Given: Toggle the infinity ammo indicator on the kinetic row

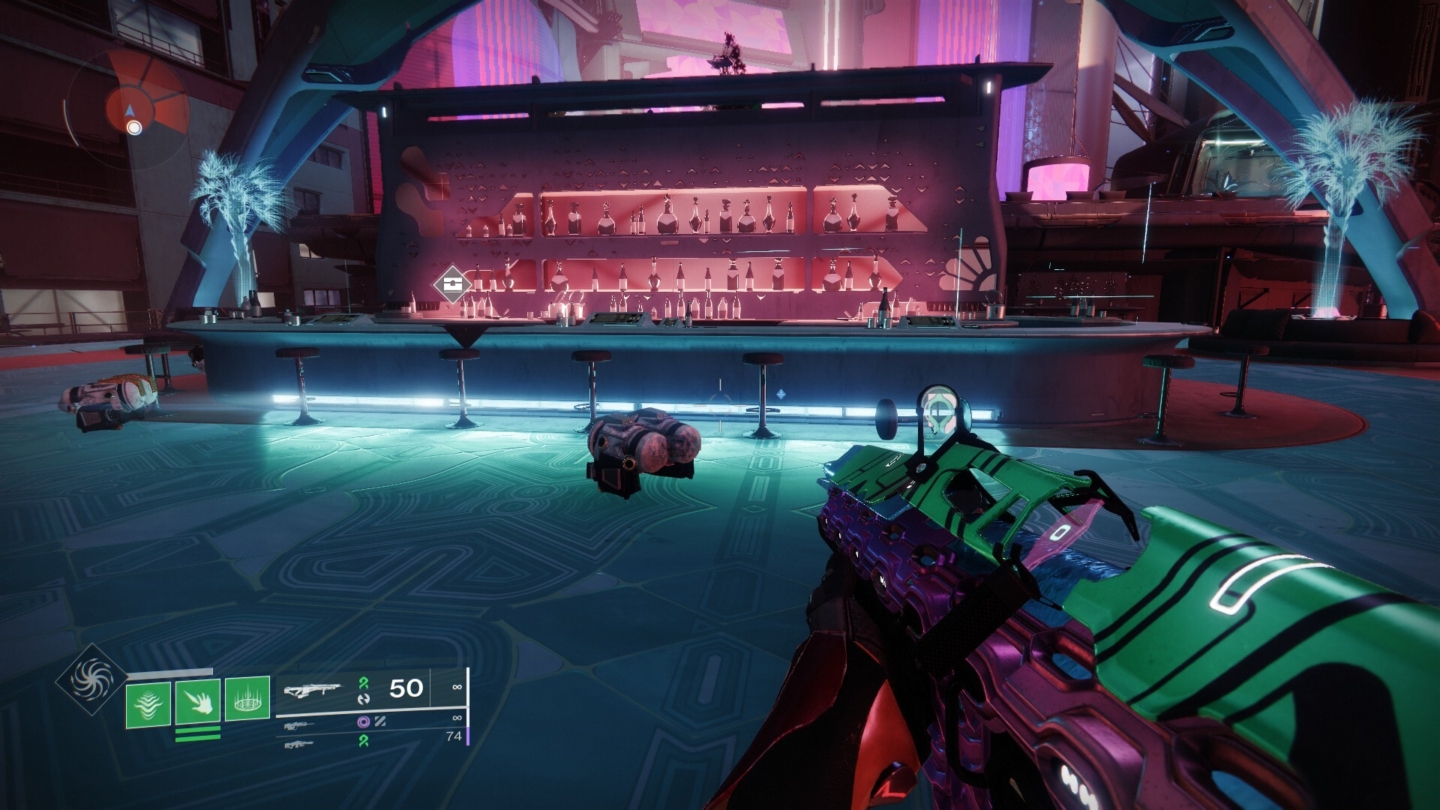Looking at the screenshot, I should coord(457,686).
